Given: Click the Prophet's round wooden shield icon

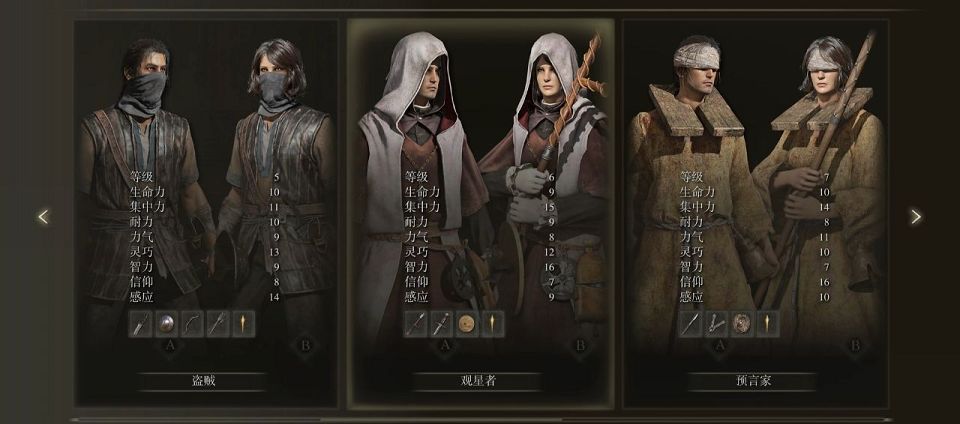Looking at the screenshot, I should [742, 323].
